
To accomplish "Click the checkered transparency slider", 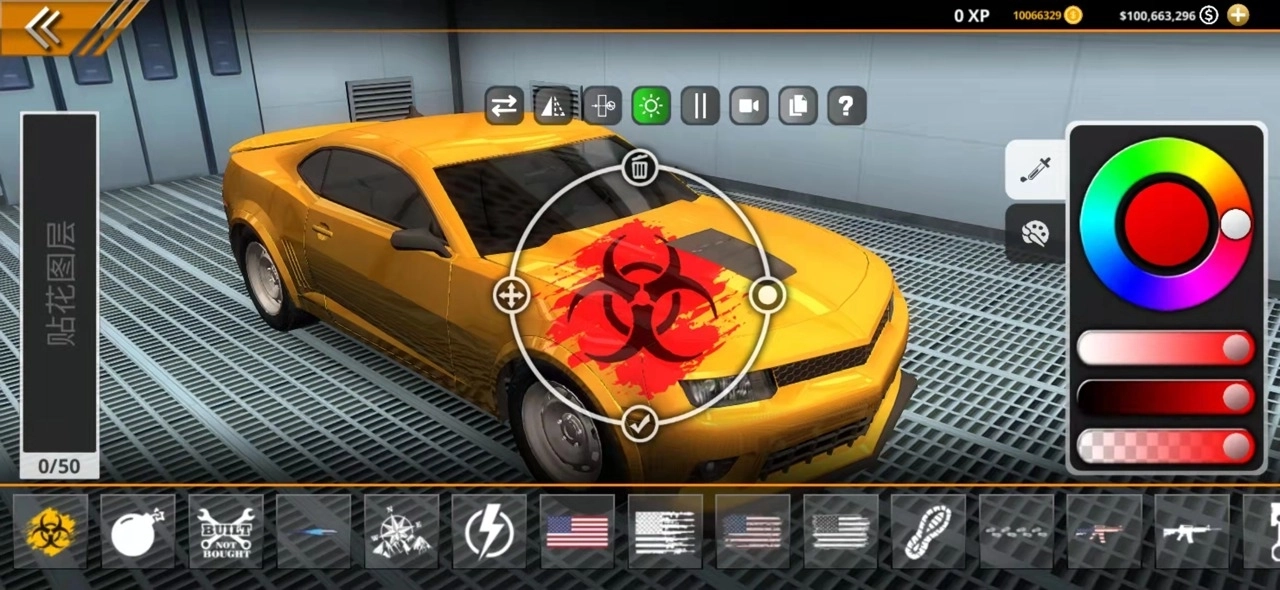I will (x=1165, y=446).
